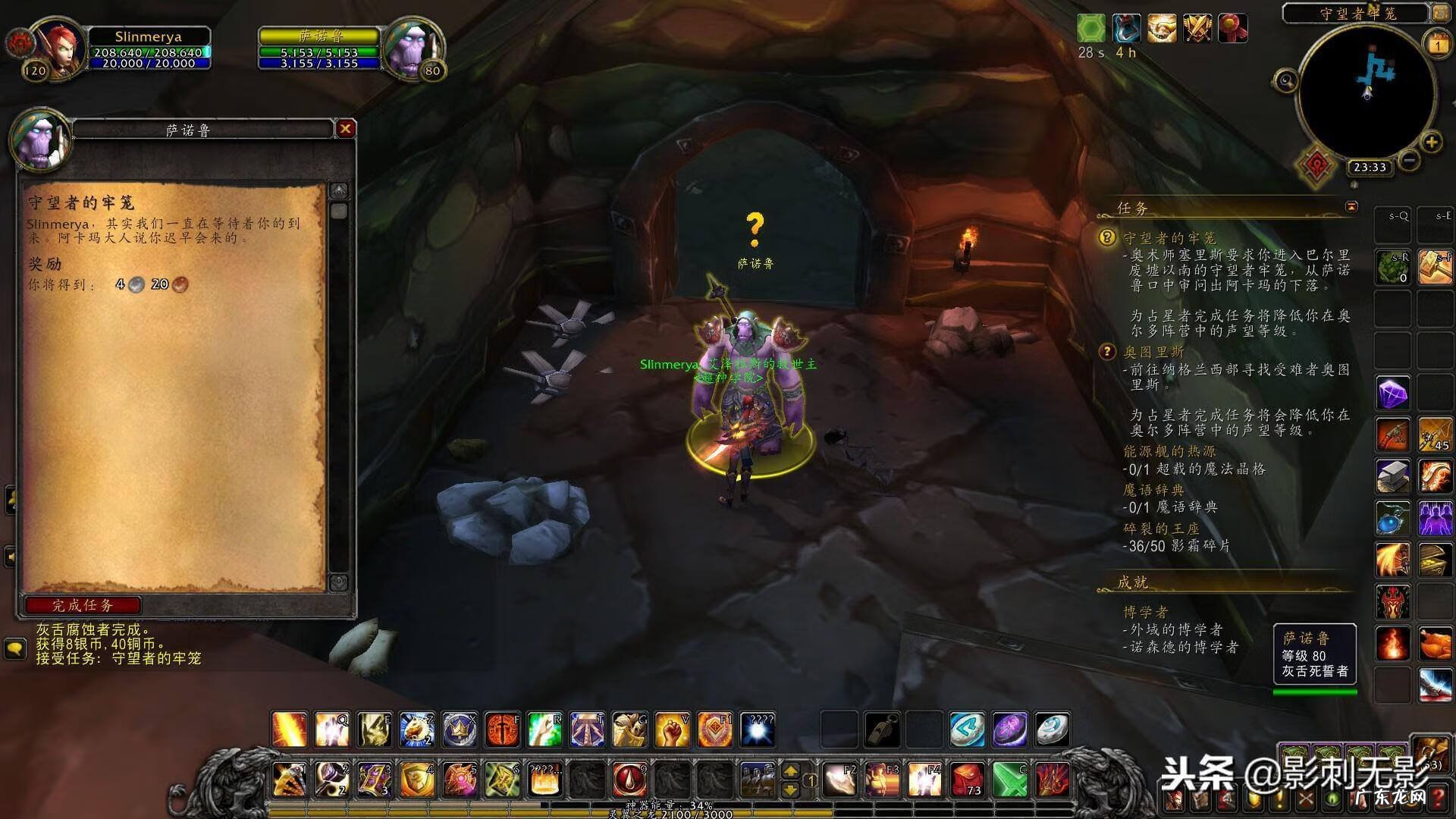
Task: Close the 萨诺鲁 quest dialog
Action: pos(345,129)
